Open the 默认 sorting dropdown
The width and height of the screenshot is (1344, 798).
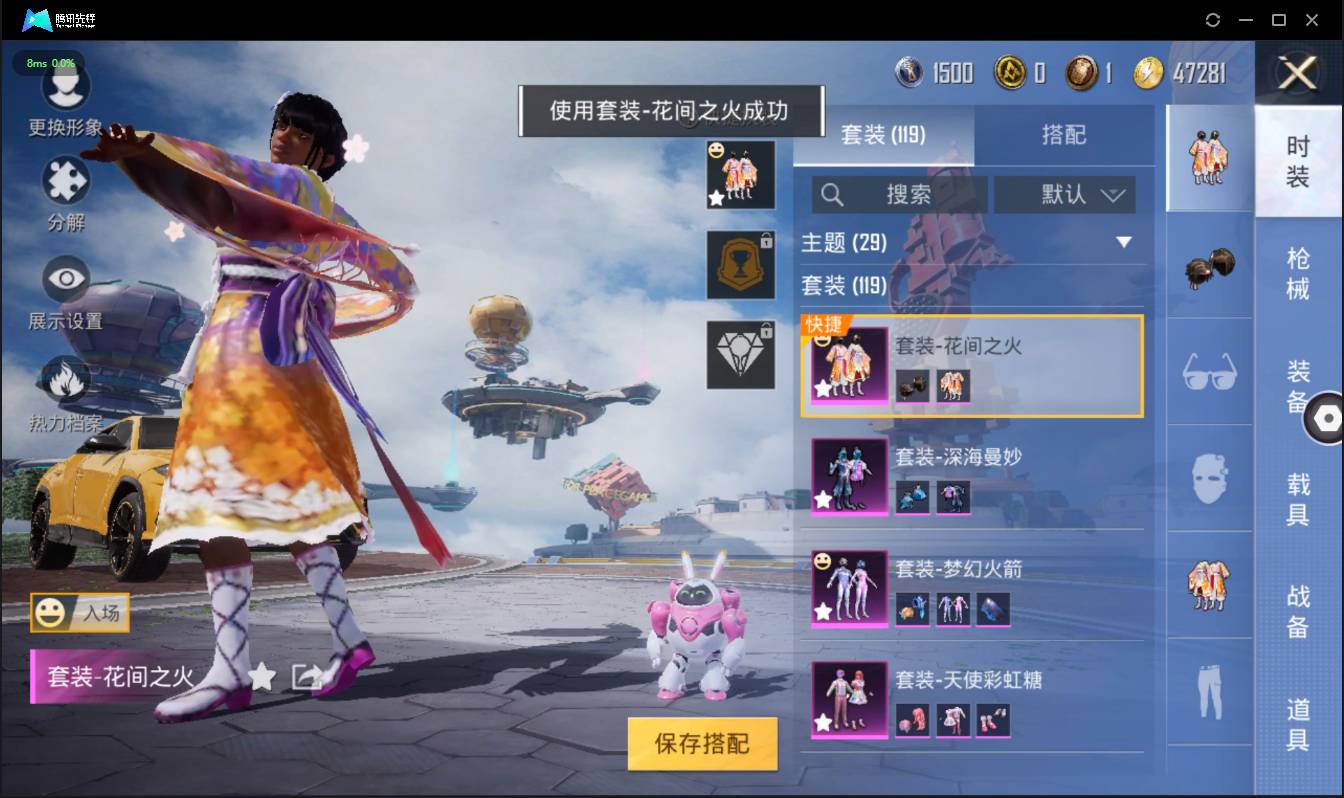pyautogui.click(x=1064, y=195)
